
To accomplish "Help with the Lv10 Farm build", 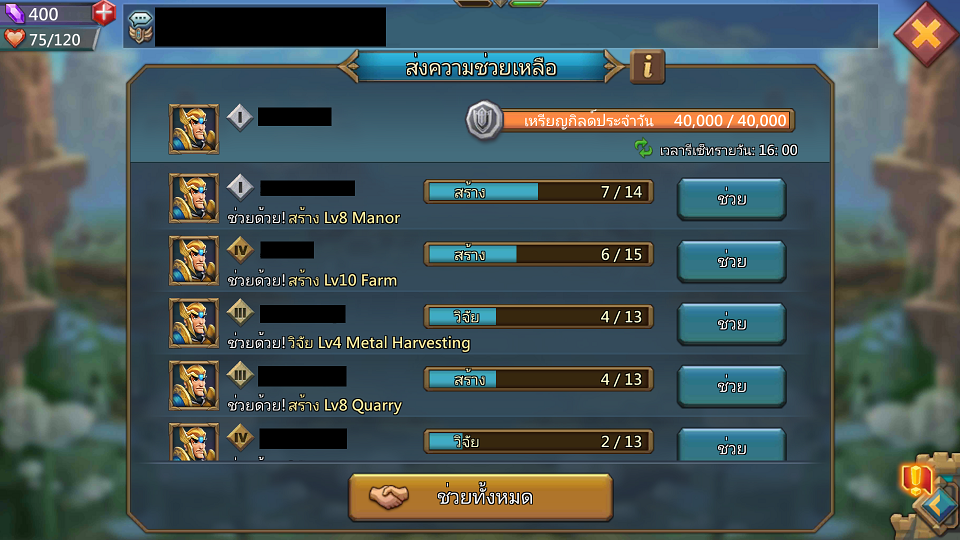I will (731, 261).
